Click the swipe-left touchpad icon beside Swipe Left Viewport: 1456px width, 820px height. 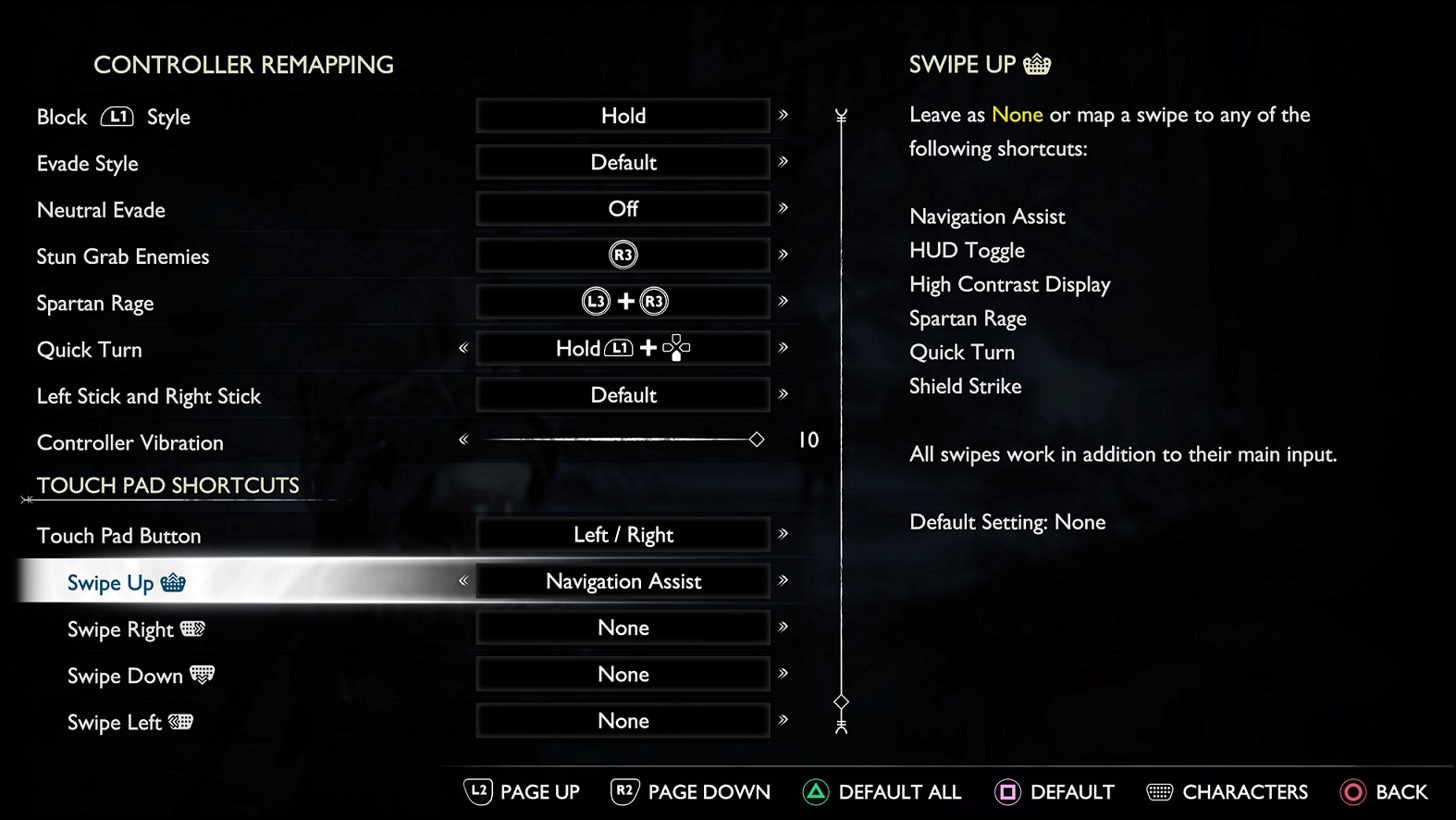181,722
